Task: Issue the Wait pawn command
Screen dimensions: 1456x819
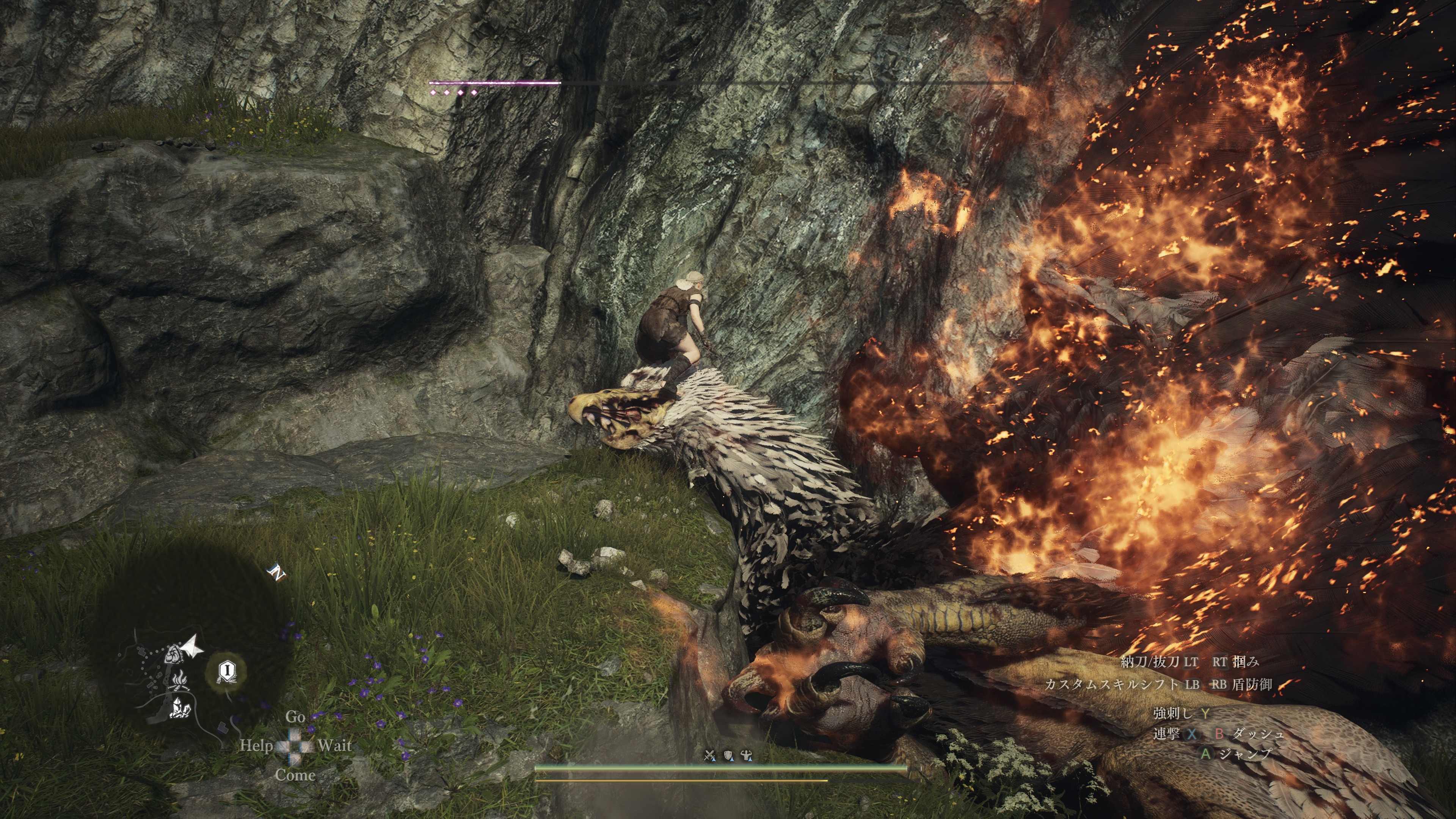Action: 334,745
